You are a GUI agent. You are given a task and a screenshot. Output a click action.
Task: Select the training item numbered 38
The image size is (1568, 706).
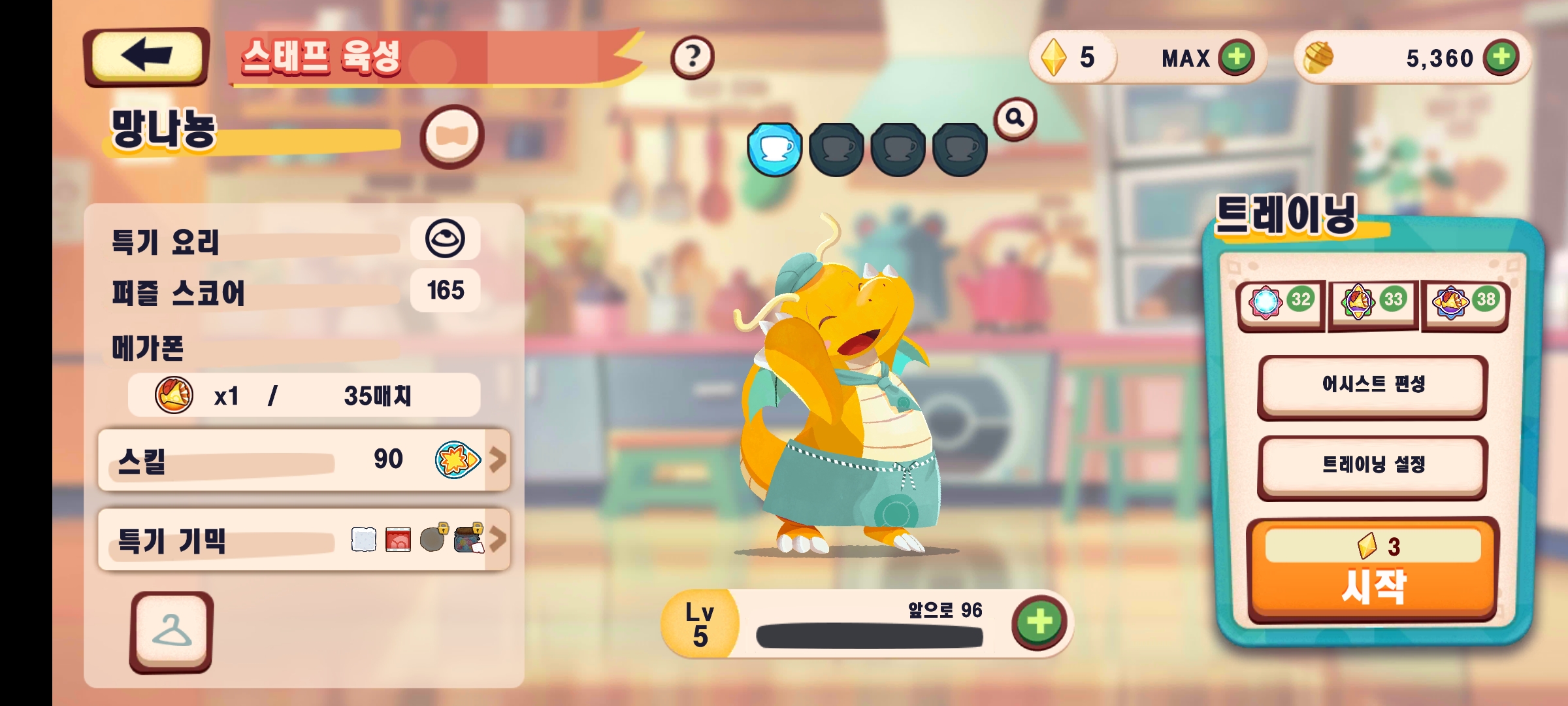pyautogui.click(x=1465, y=302)
